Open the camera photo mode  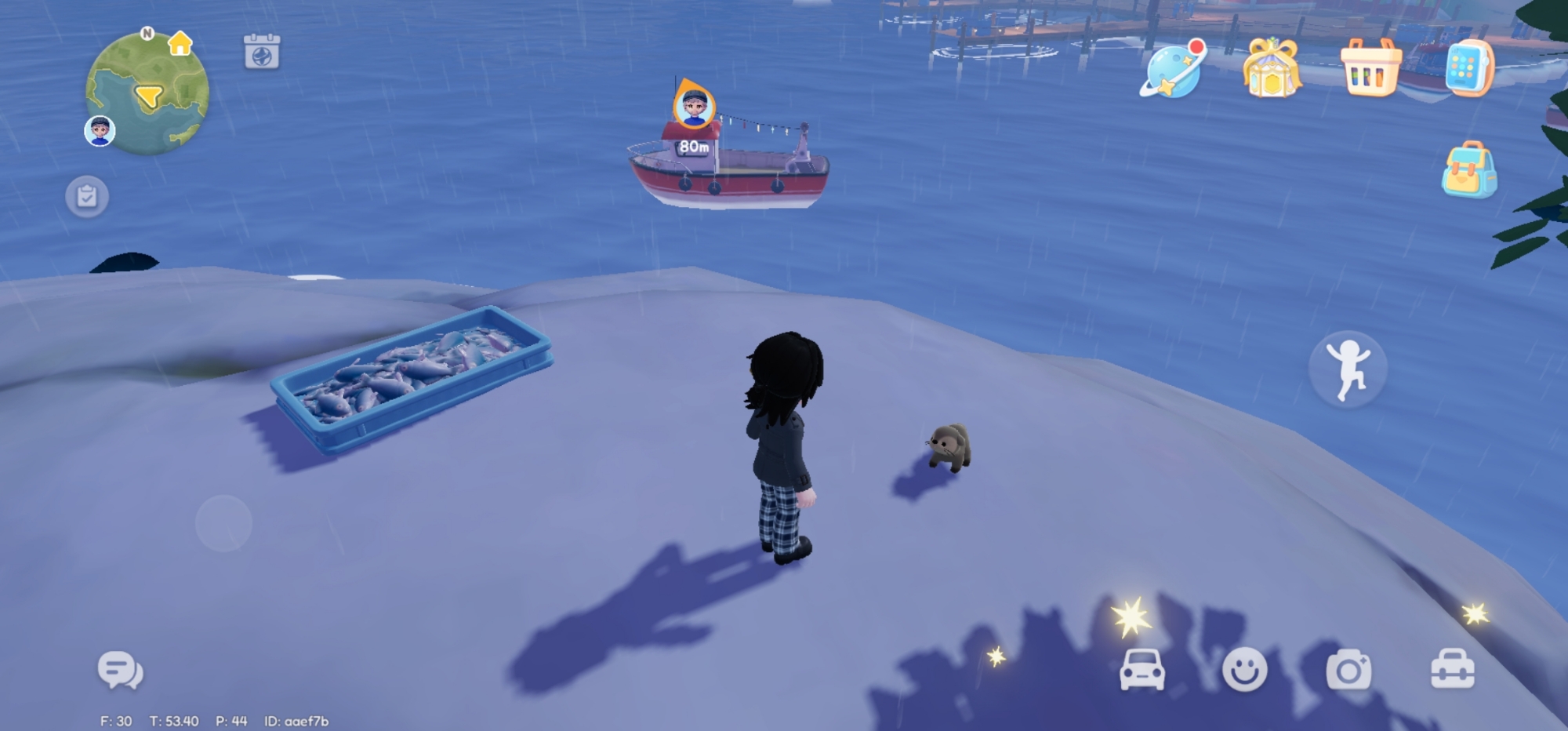[x=1348, y=671]
